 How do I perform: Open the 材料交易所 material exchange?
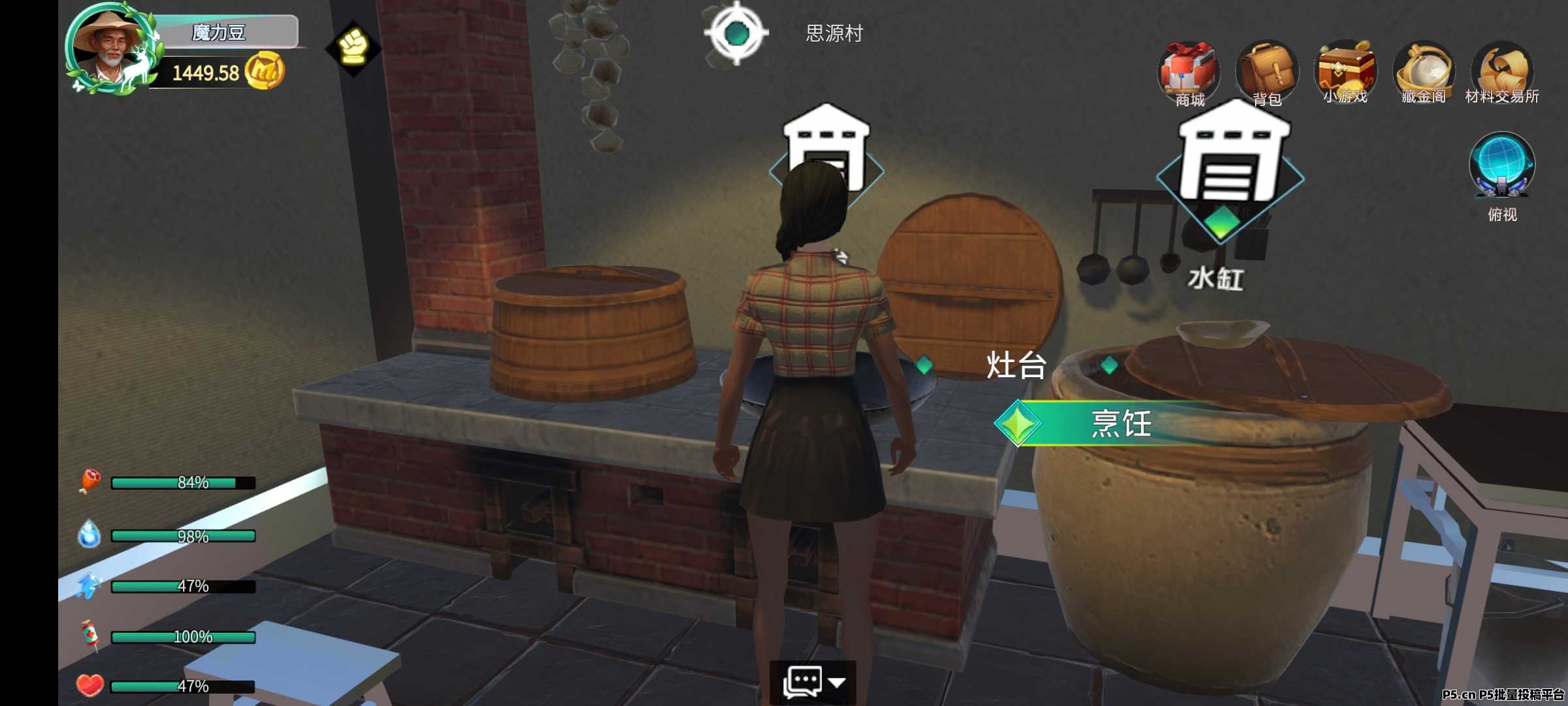pyautogui.click(x=1503, y=70)
